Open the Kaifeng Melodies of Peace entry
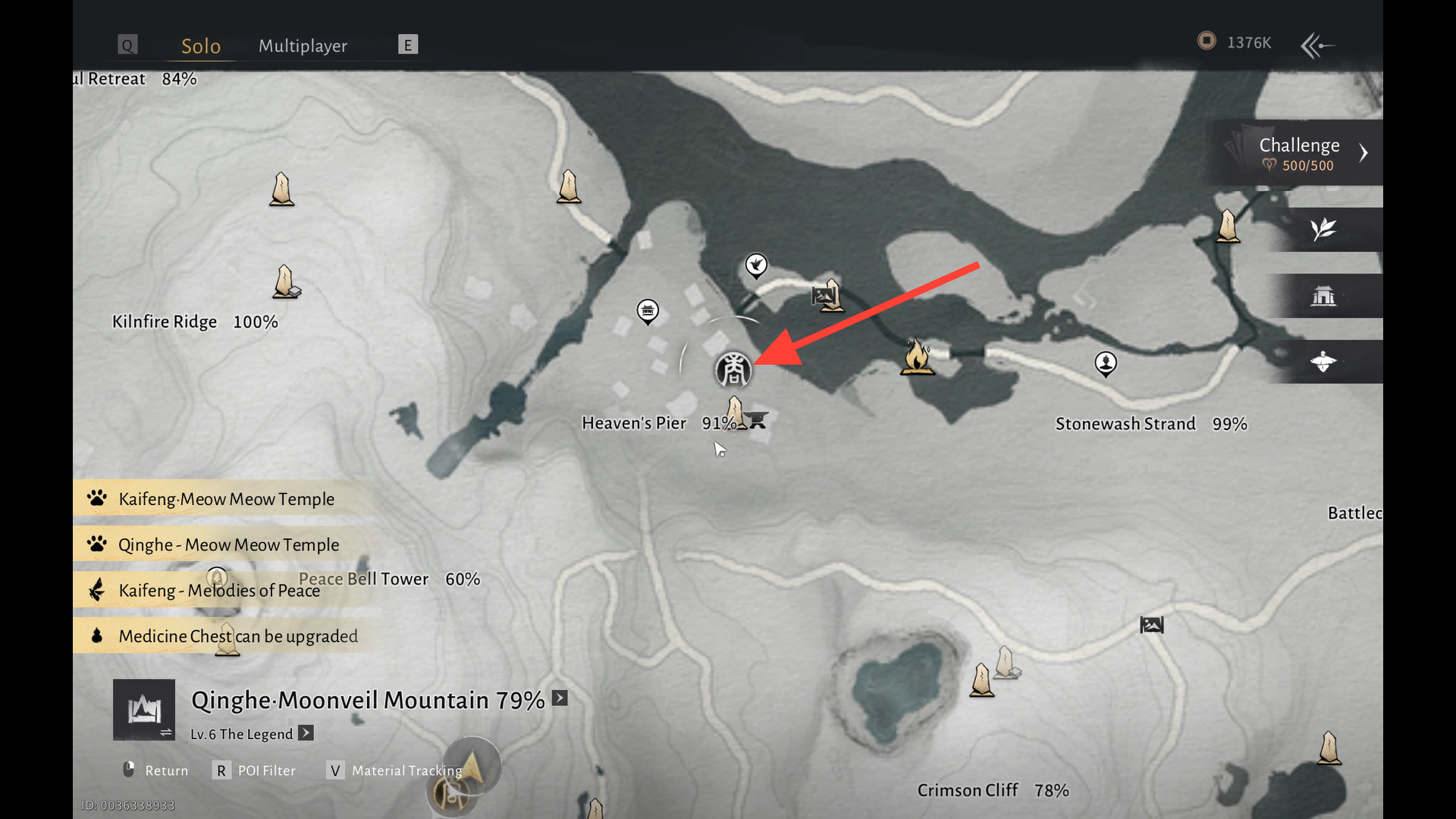Viewport: 1456px width, 819px height. point(218,590)
